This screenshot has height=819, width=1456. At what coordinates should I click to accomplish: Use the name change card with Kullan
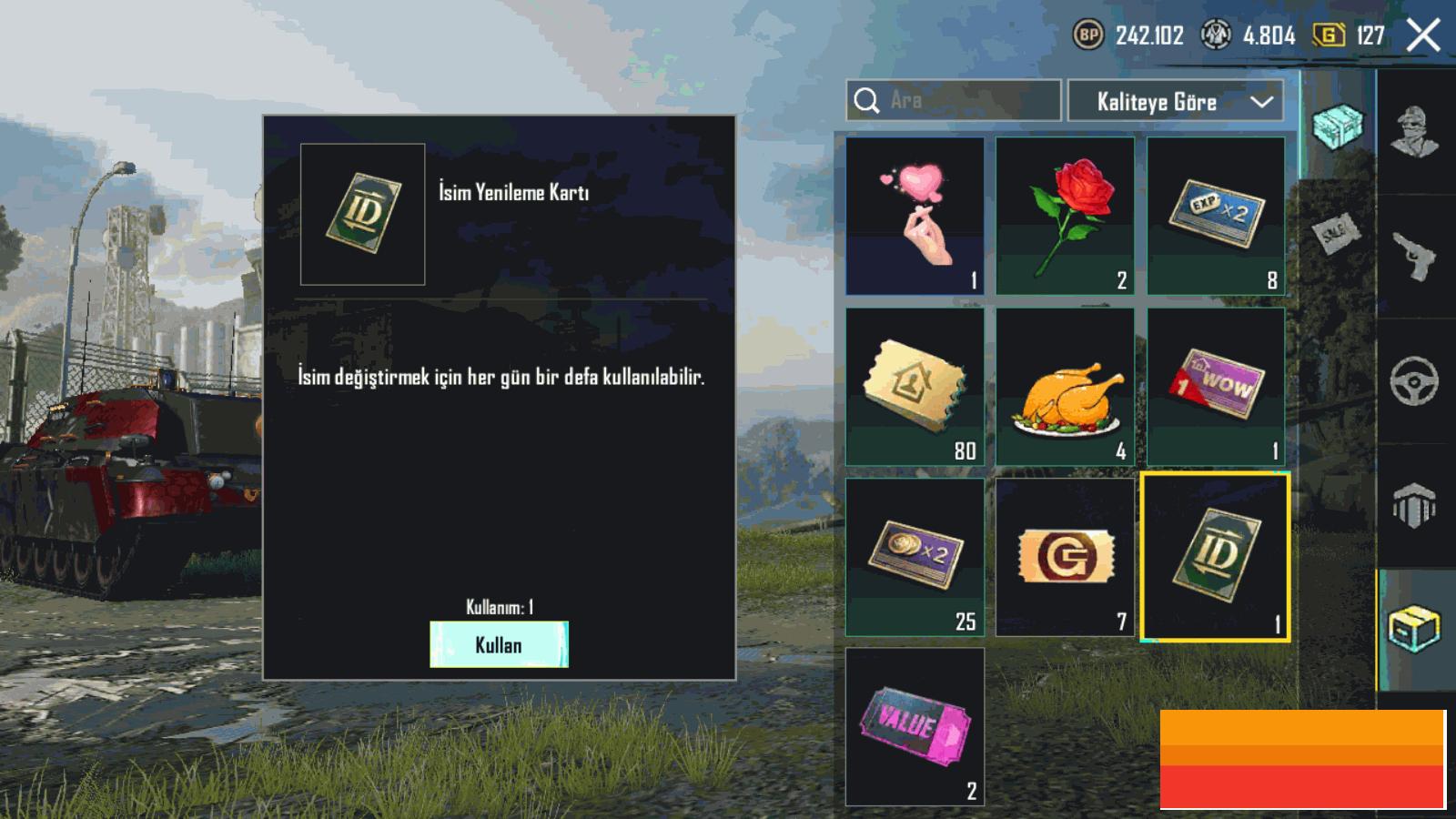tap(499, 644)
